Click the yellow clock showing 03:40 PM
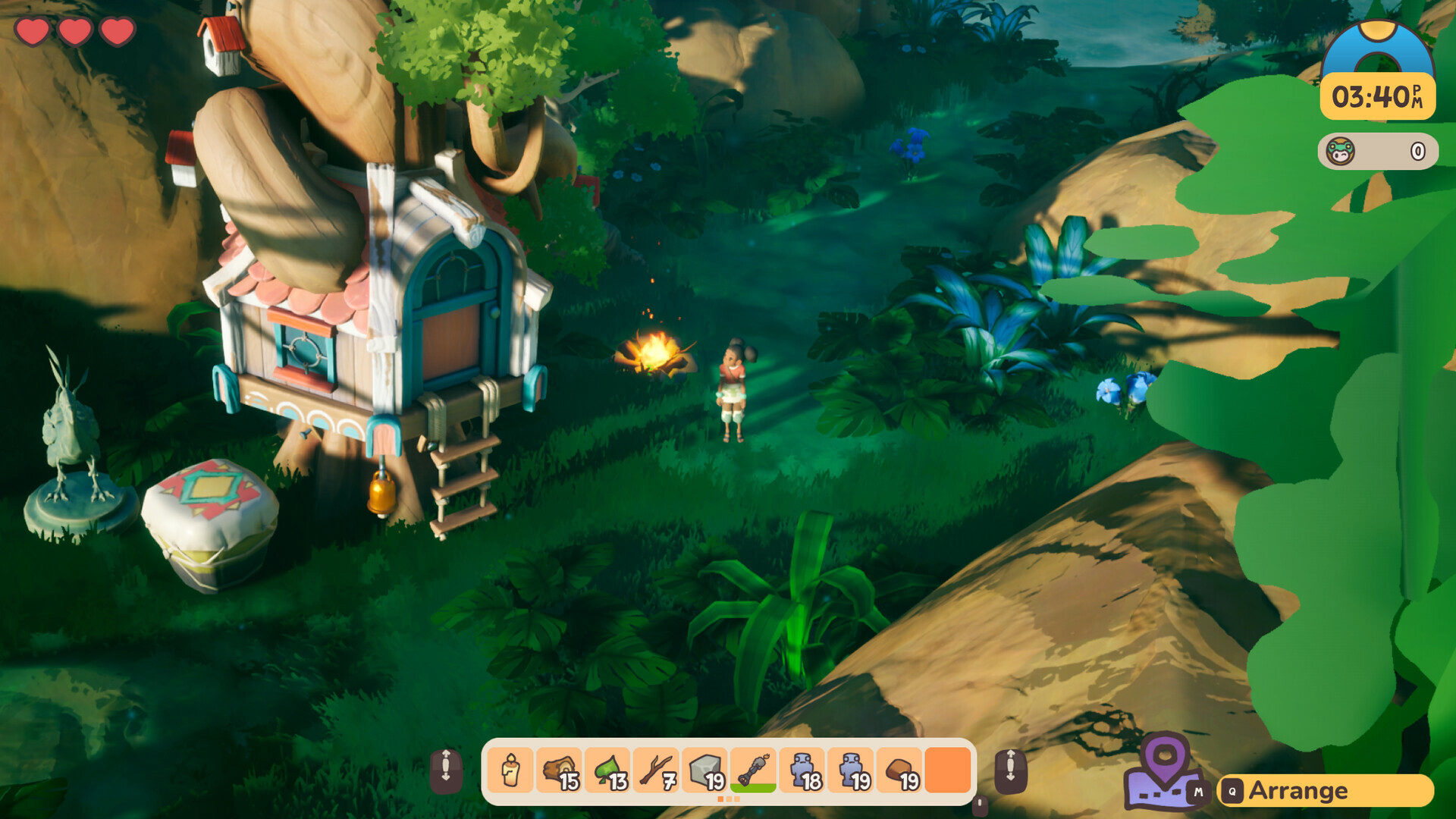This screenshot has width=1456, height=819. 1377,96
